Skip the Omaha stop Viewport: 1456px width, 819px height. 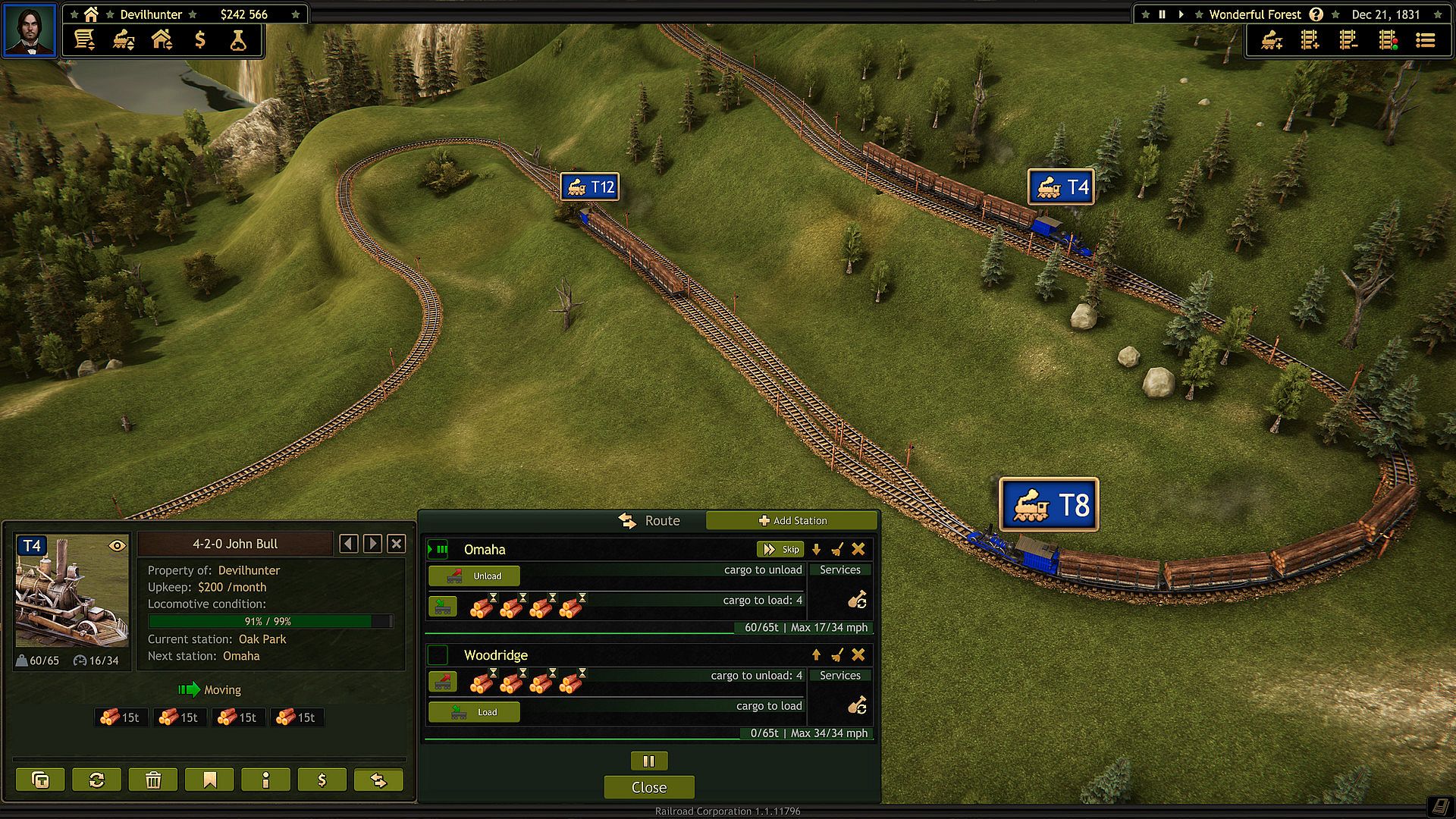pos(780,549)
